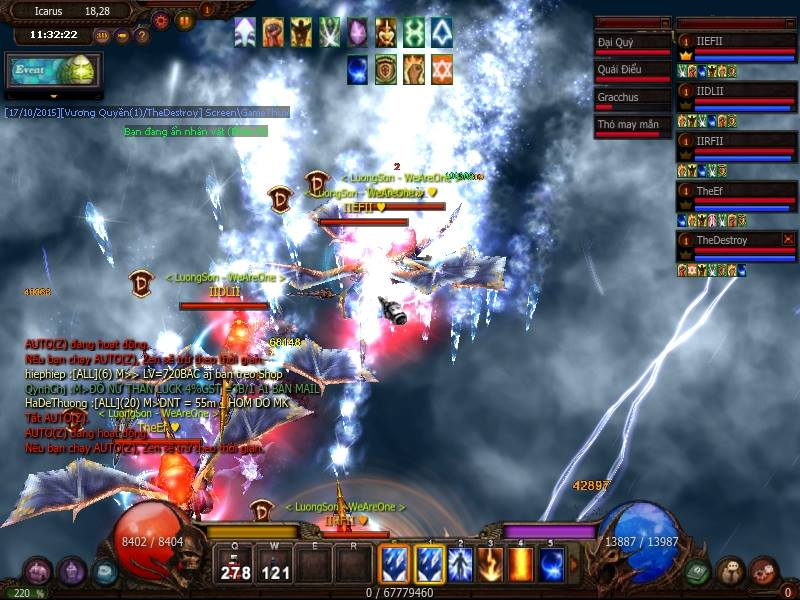Toggle the 3D camera button
Screen dimensions: 800x600
(102, 35)
